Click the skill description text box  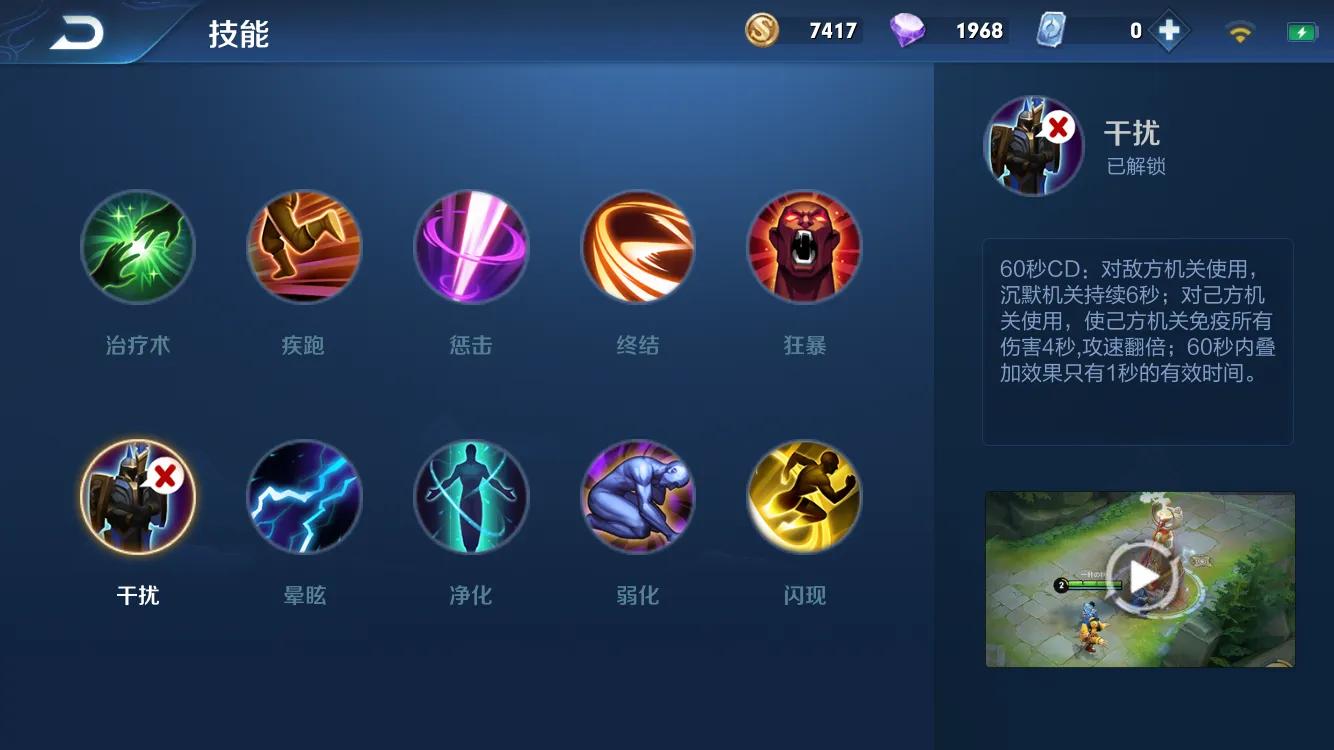pyautogui.click(x=1139, y=339)
